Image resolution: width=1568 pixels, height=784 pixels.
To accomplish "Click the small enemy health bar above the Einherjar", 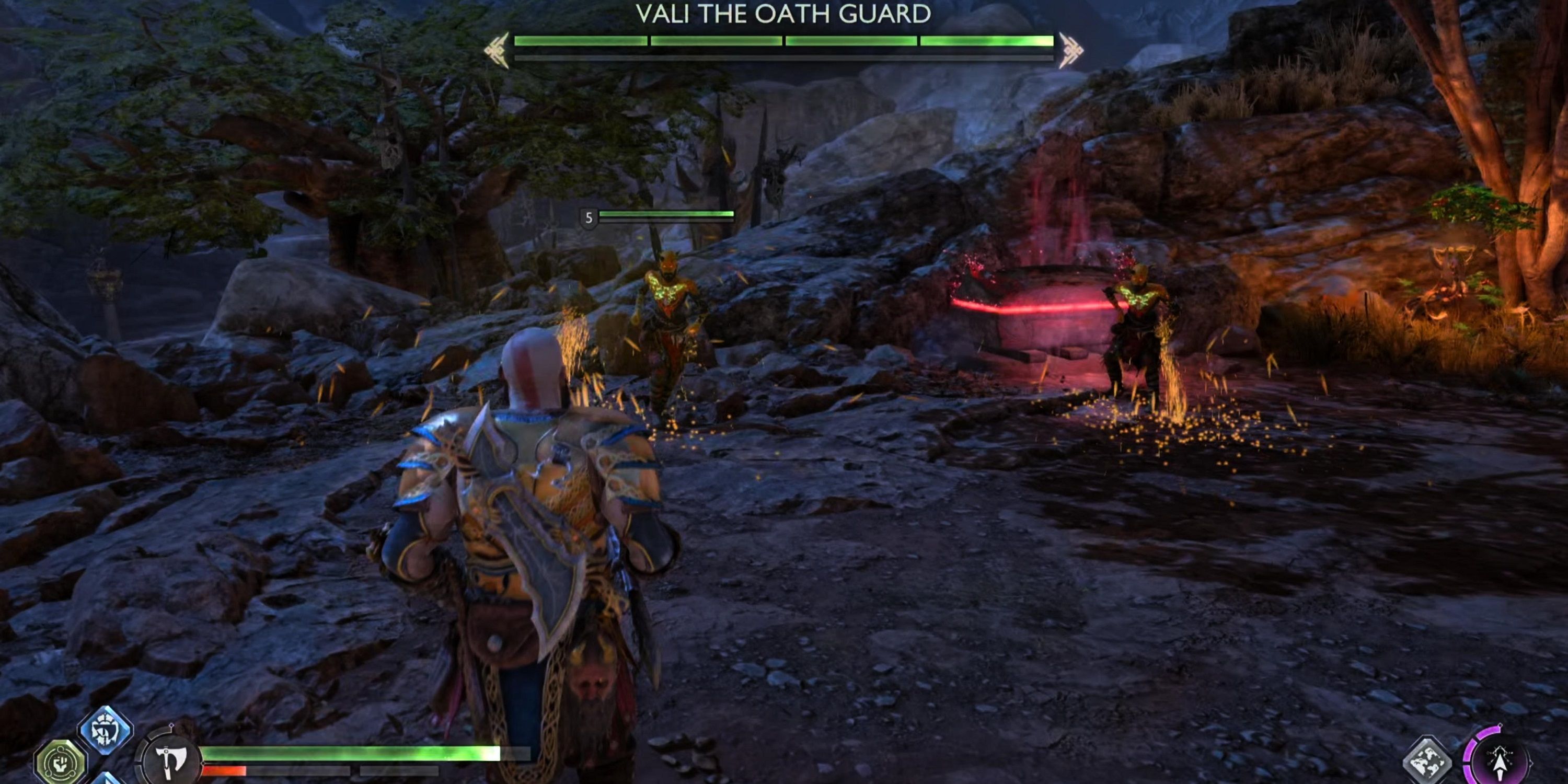I will 666,214.
